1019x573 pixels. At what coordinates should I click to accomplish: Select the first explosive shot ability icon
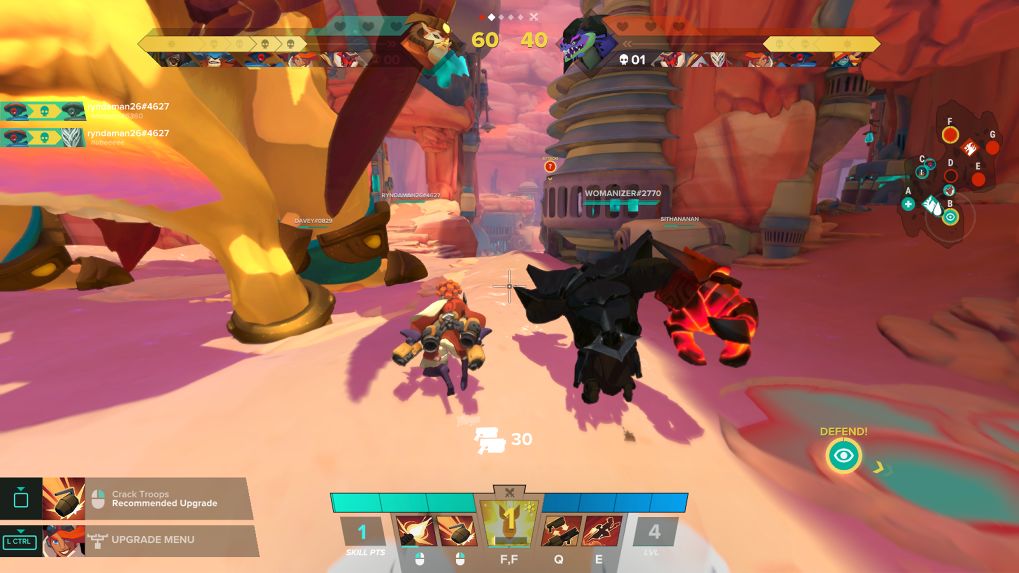pyautogui.click(x=412, y=530)
